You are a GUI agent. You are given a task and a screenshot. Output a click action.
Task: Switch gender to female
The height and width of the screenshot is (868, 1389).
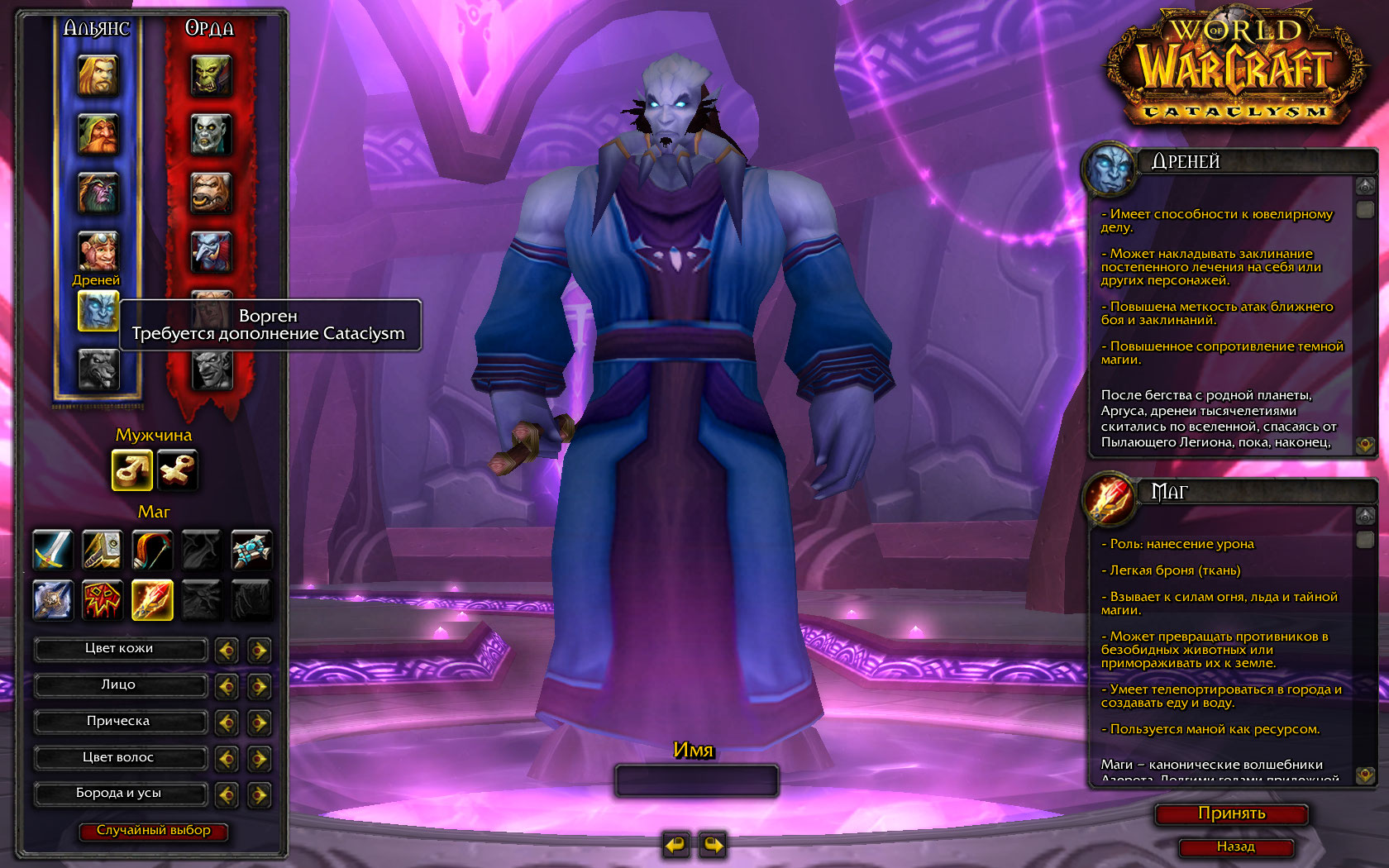[x=178, y=470]
